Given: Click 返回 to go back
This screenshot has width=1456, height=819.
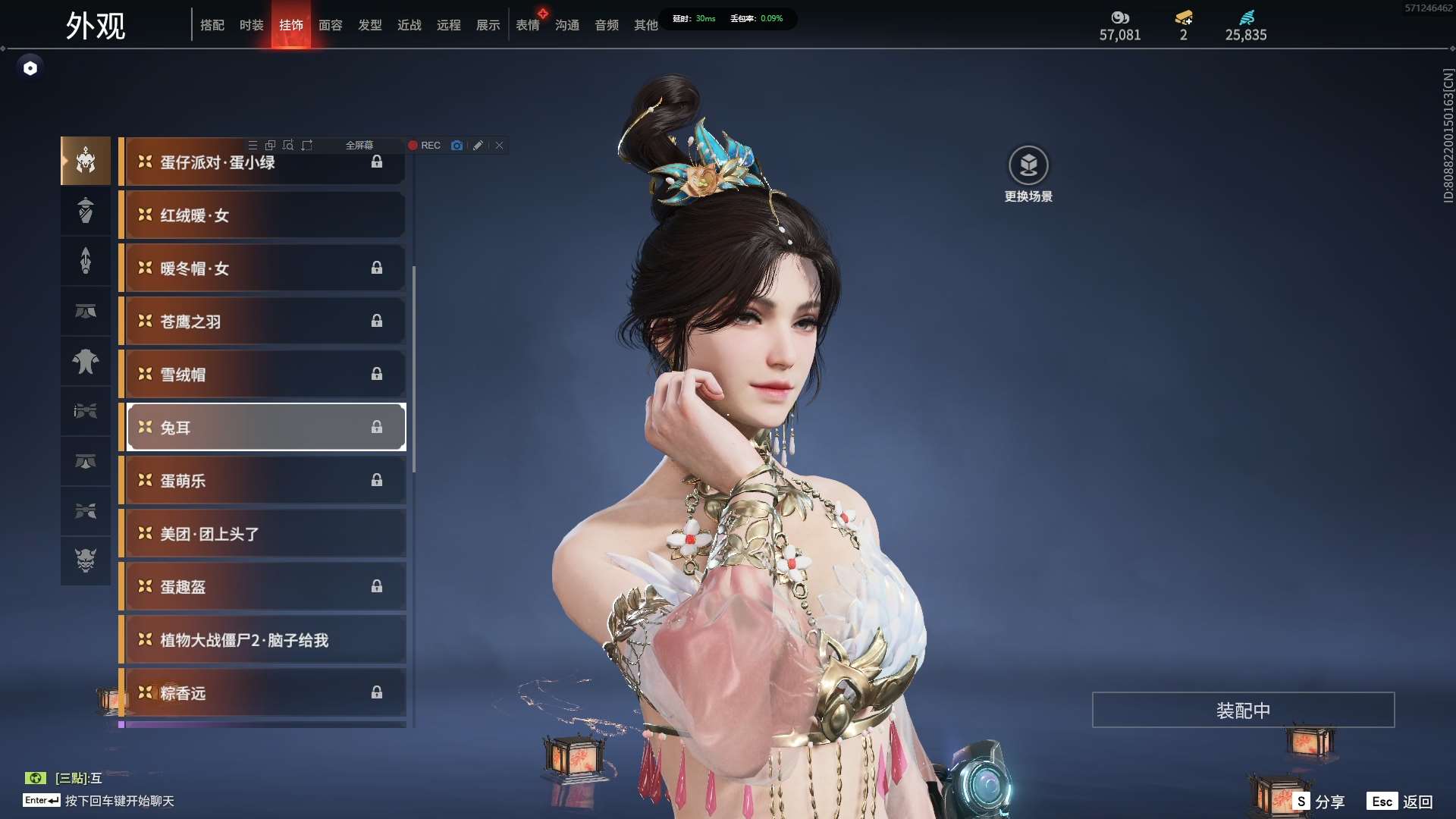Looking at the screenshot, I should click(x=1401, y=802).
